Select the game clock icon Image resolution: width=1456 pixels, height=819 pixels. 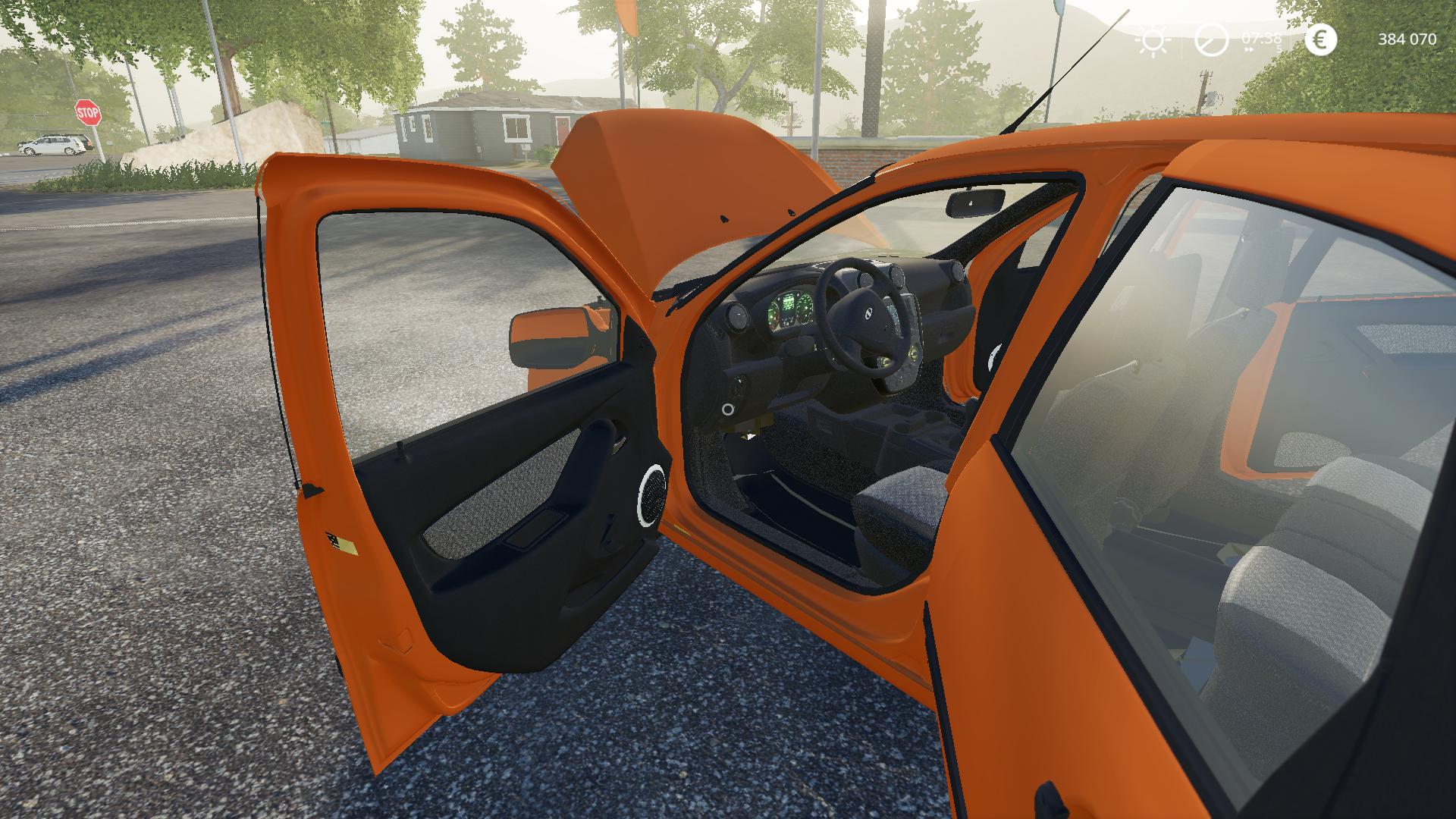coord(1211,40)
